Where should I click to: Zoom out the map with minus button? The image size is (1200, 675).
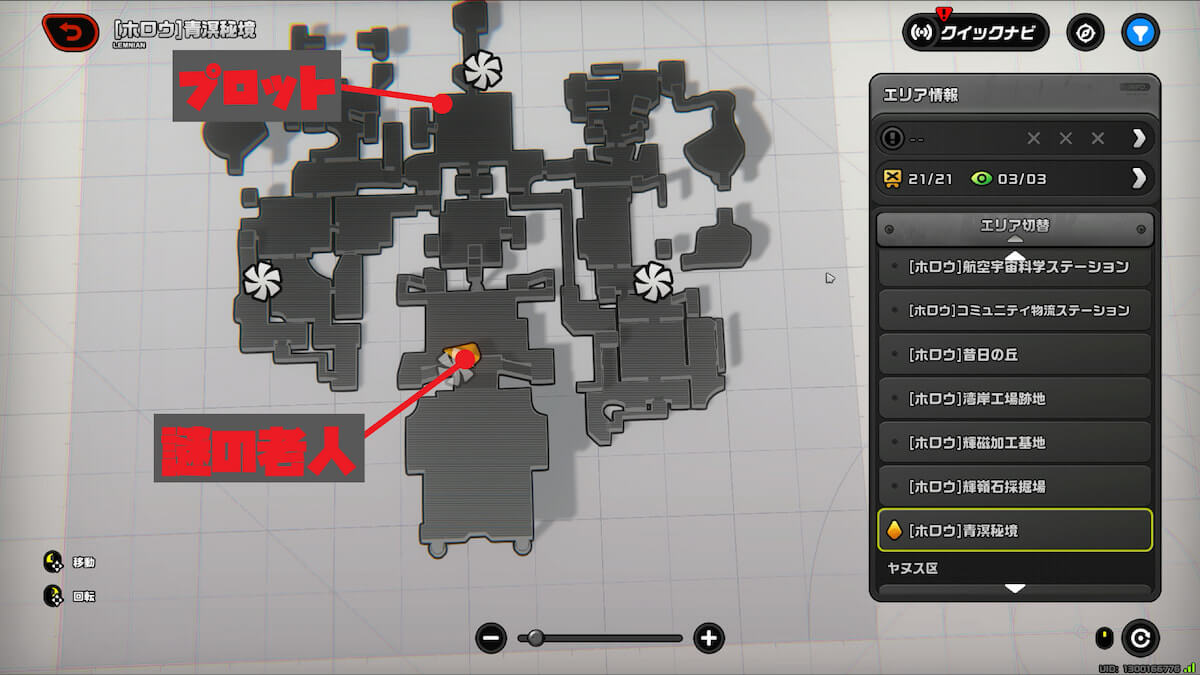pos(491,638)
